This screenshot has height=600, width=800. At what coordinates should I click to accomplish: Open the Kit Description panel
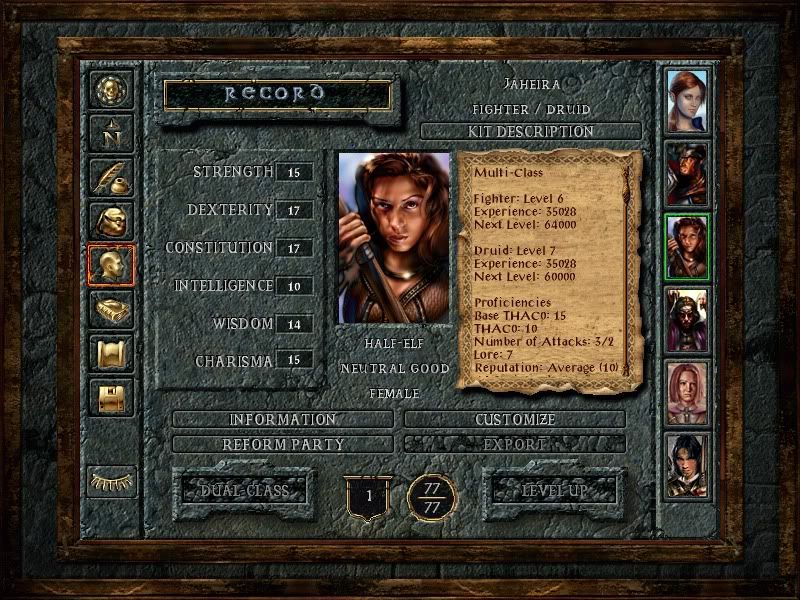530,132
